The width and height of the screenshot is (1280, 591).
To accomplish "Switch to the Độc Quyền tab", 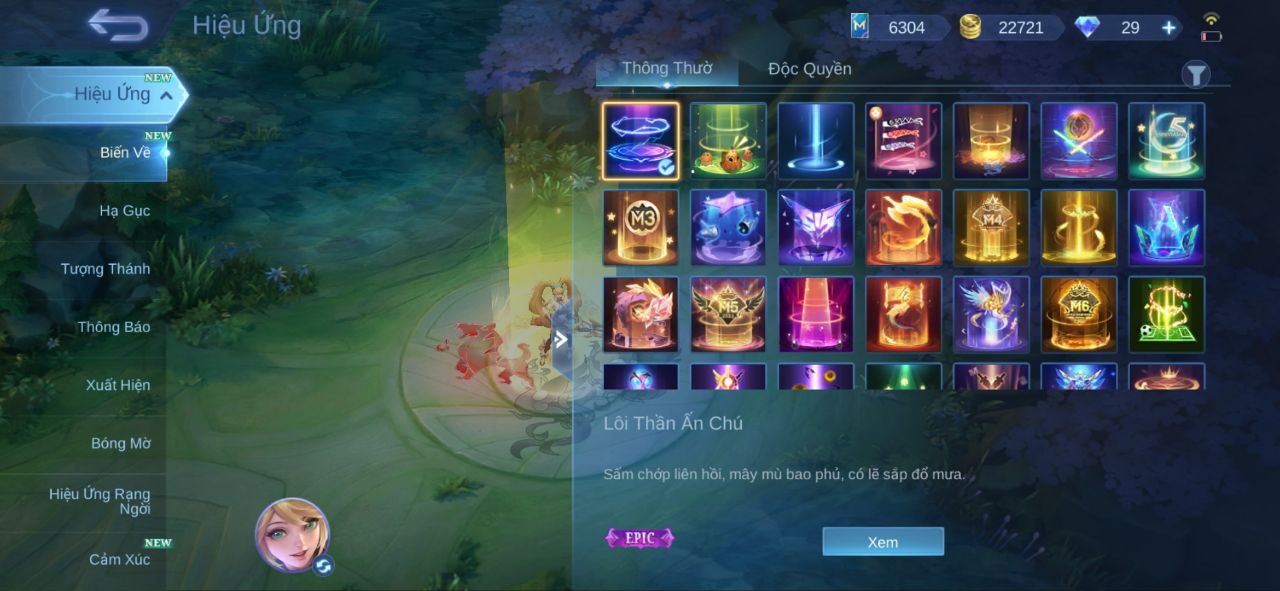I will (809, 69).
